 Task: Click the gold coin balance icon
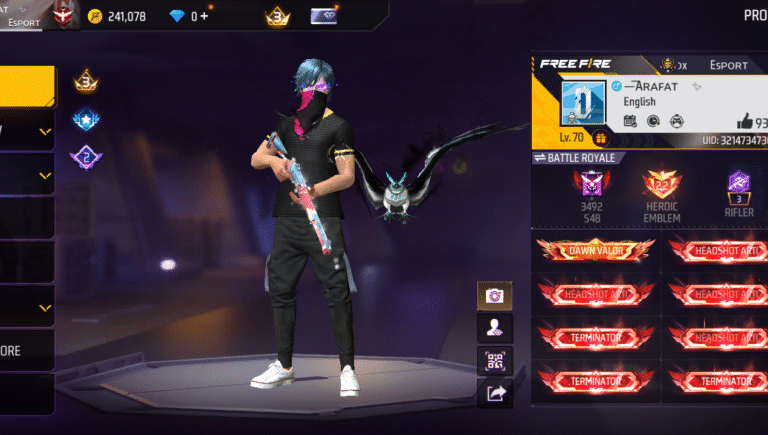point(94,16)
